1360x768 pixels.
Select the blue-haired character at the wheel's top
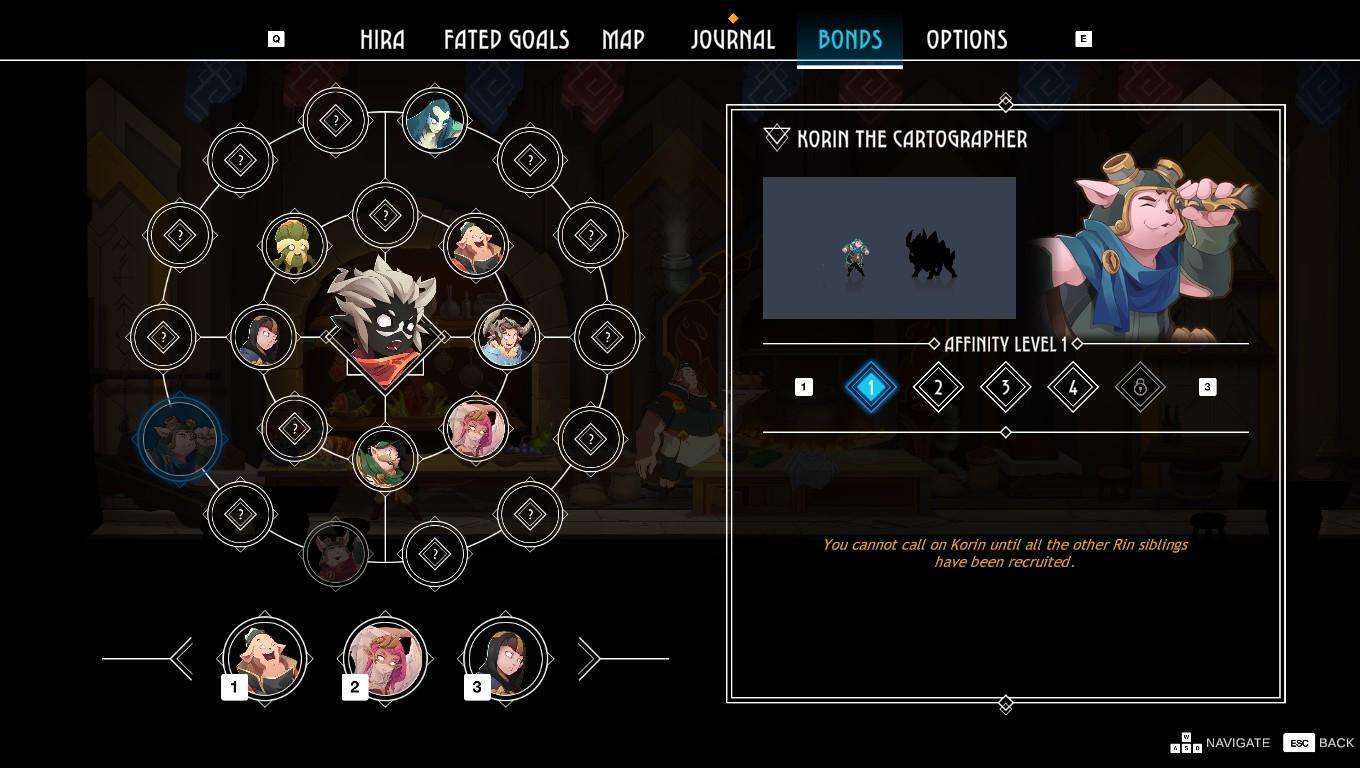[435, 121]
